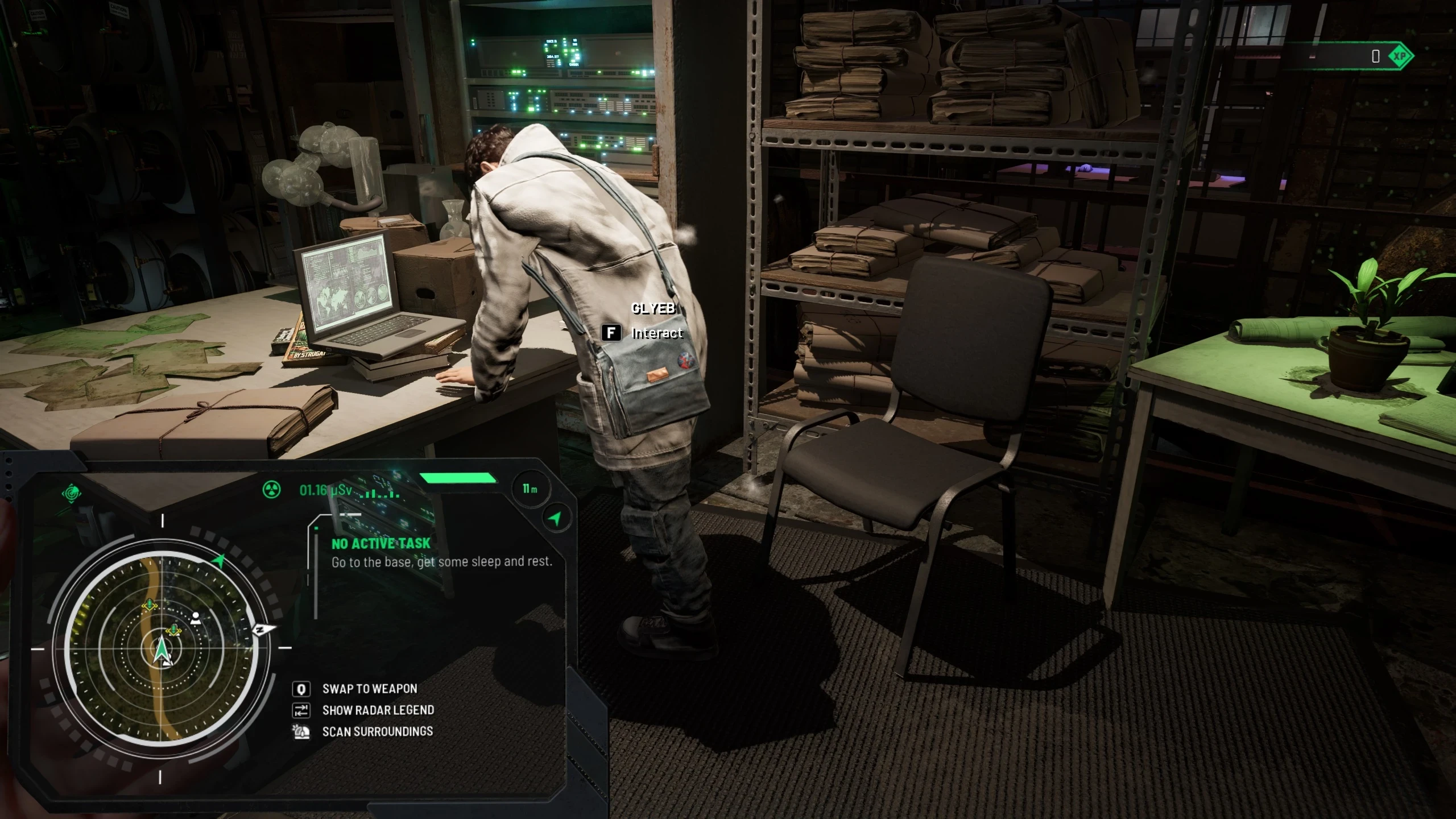This screenshot has height=819, width=1456.
Task: Select the white person marker on radar
Action: 196,618
